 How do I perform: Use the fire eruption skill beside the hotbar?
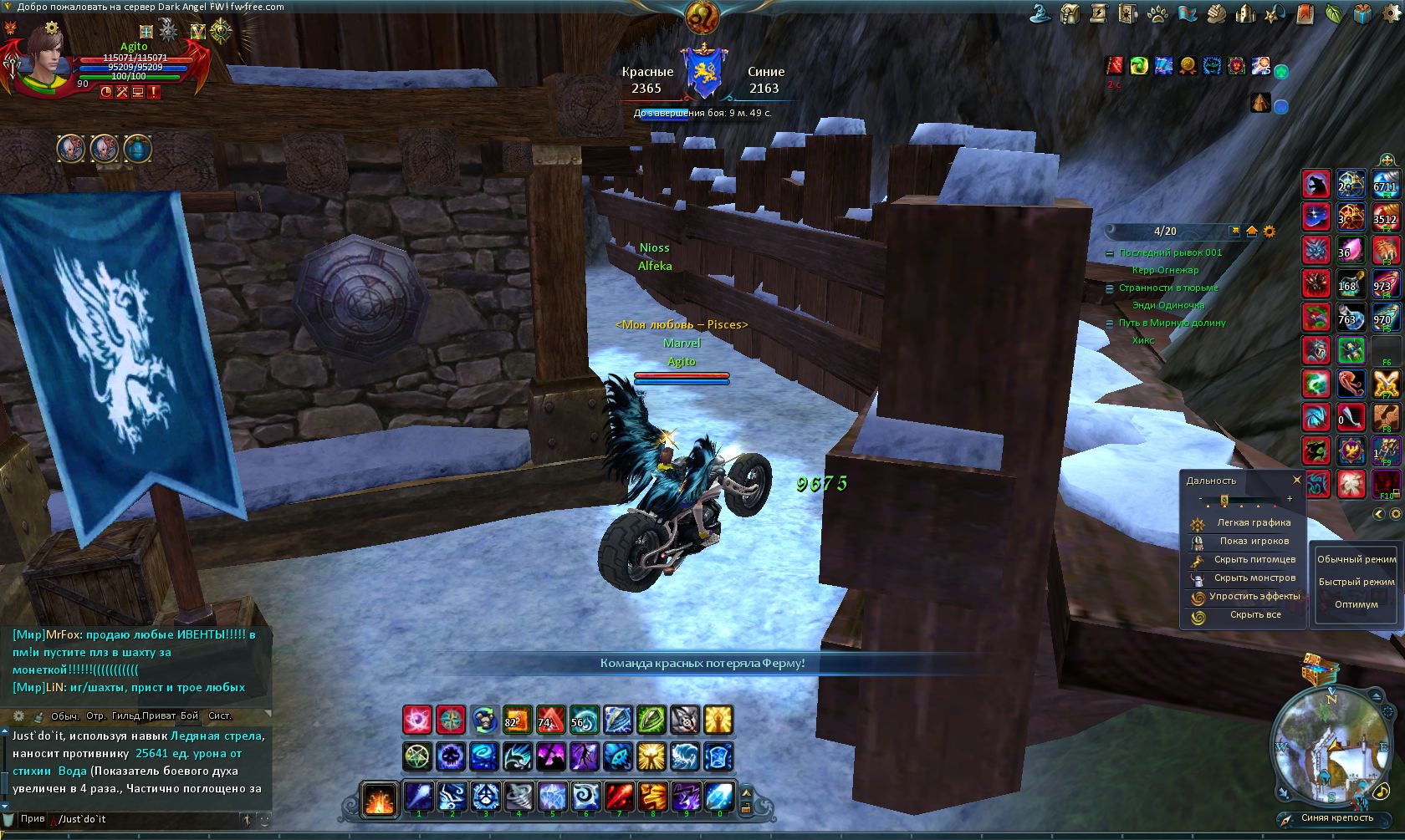point(379,798)
